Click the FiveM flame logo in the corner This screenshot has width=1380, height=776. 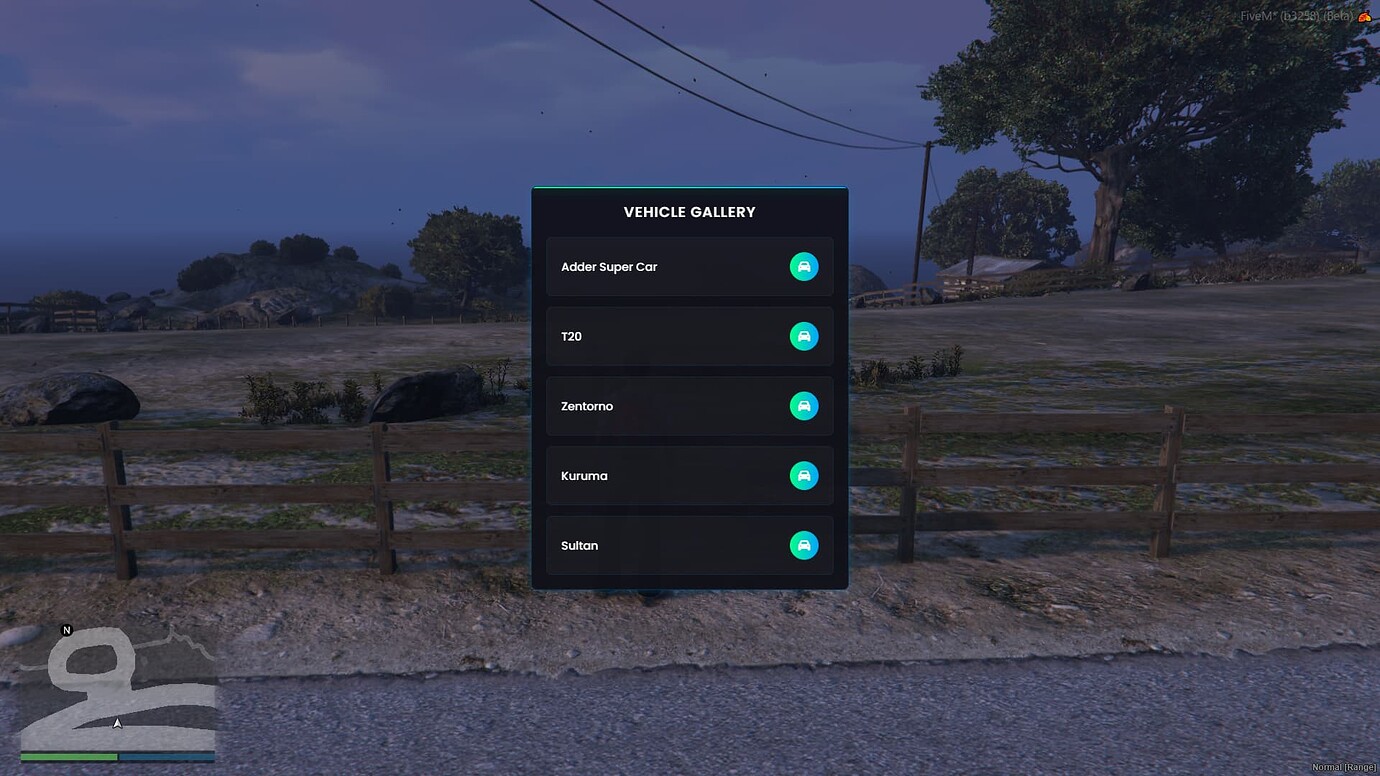[x=1367, y=15]
